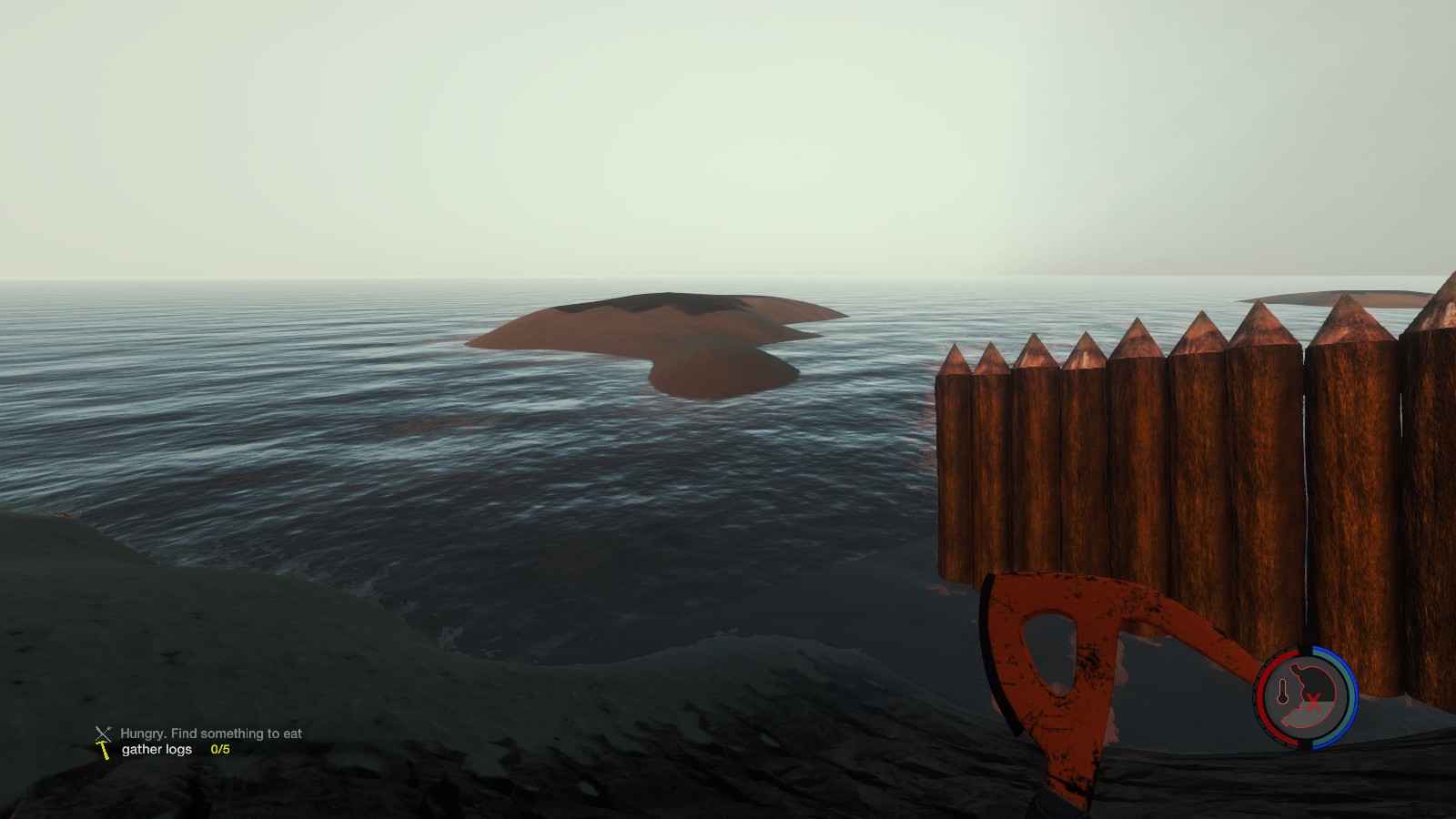The image size is (1456, 819).
Task: Select the hungry status notification text
Action: pyautogui.click(x=211, y=733)
